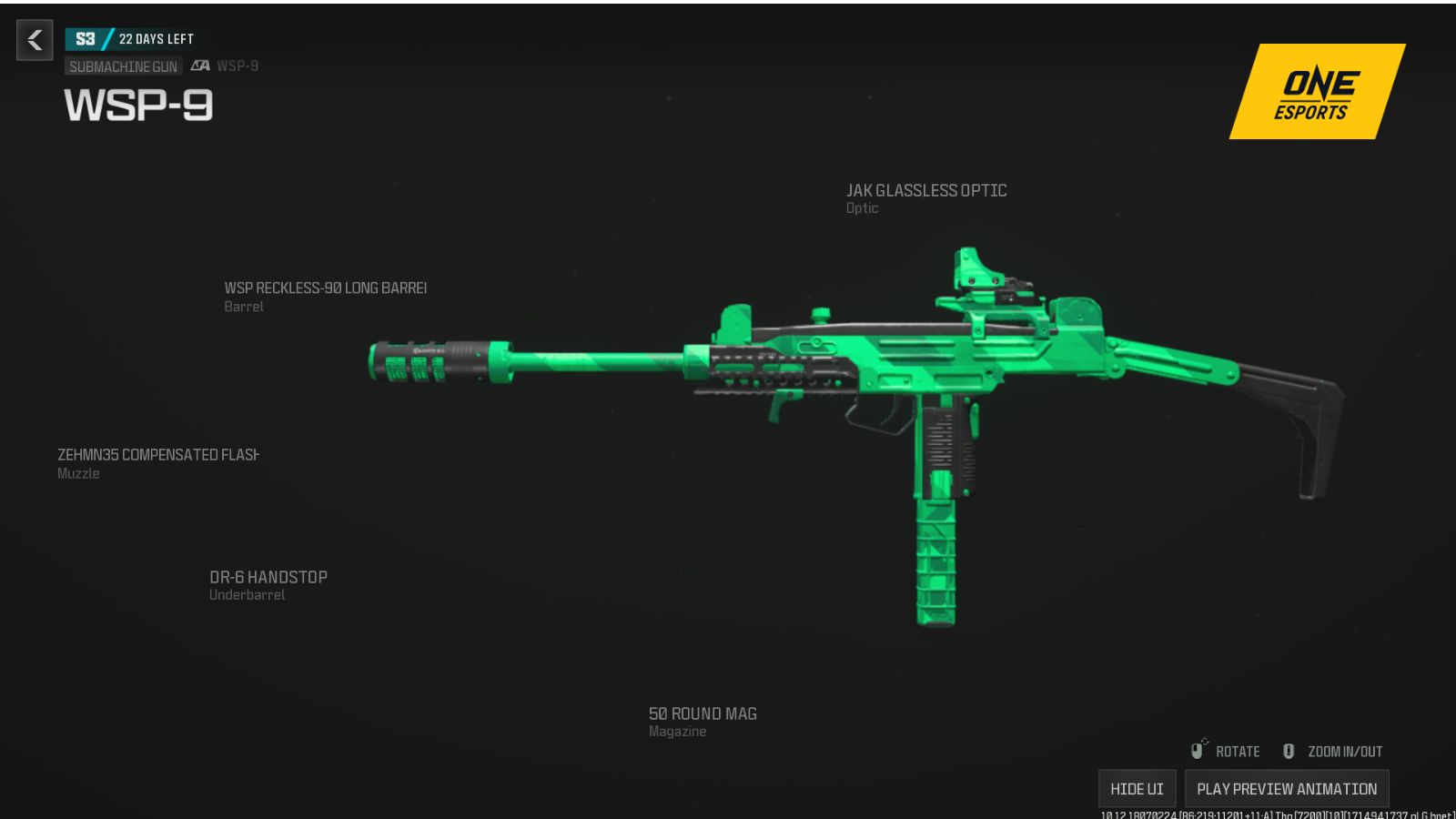Screen dimensions: 1456x819
Task: Click the Zoom In/Out mouse icon
Action: click(x=1289, y=750)
